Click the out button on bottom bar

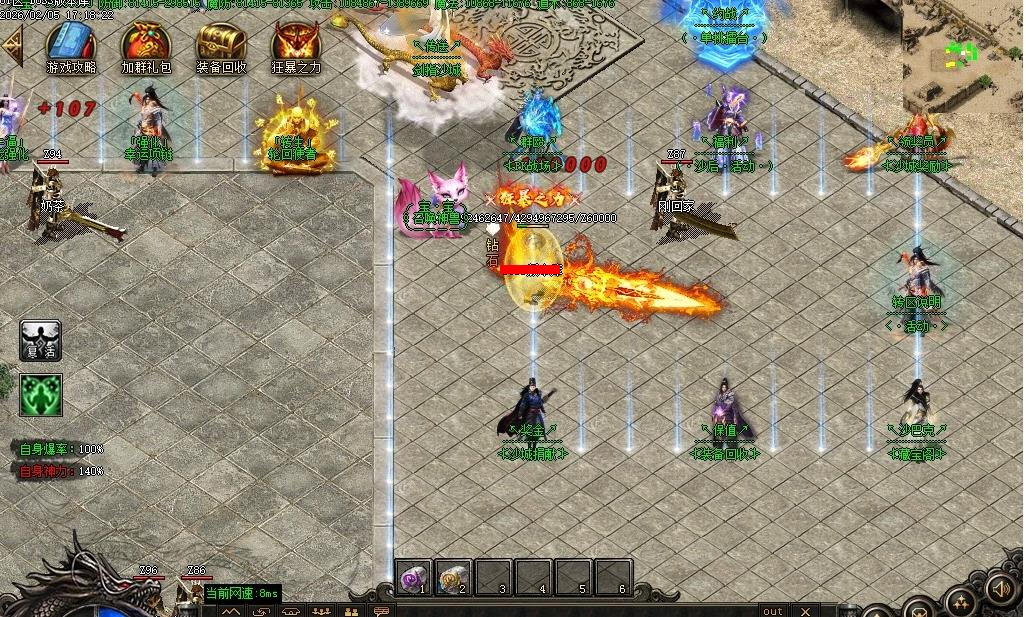[x=773, y=610]
